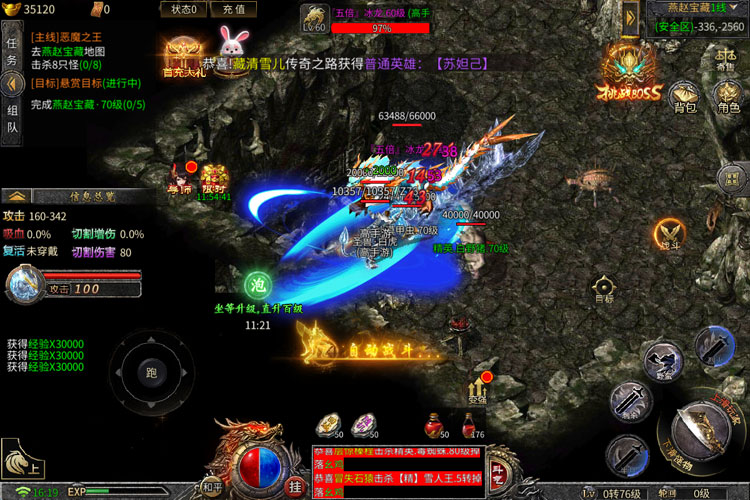Open the 限时 limited-time event

(x=213, y=180)
